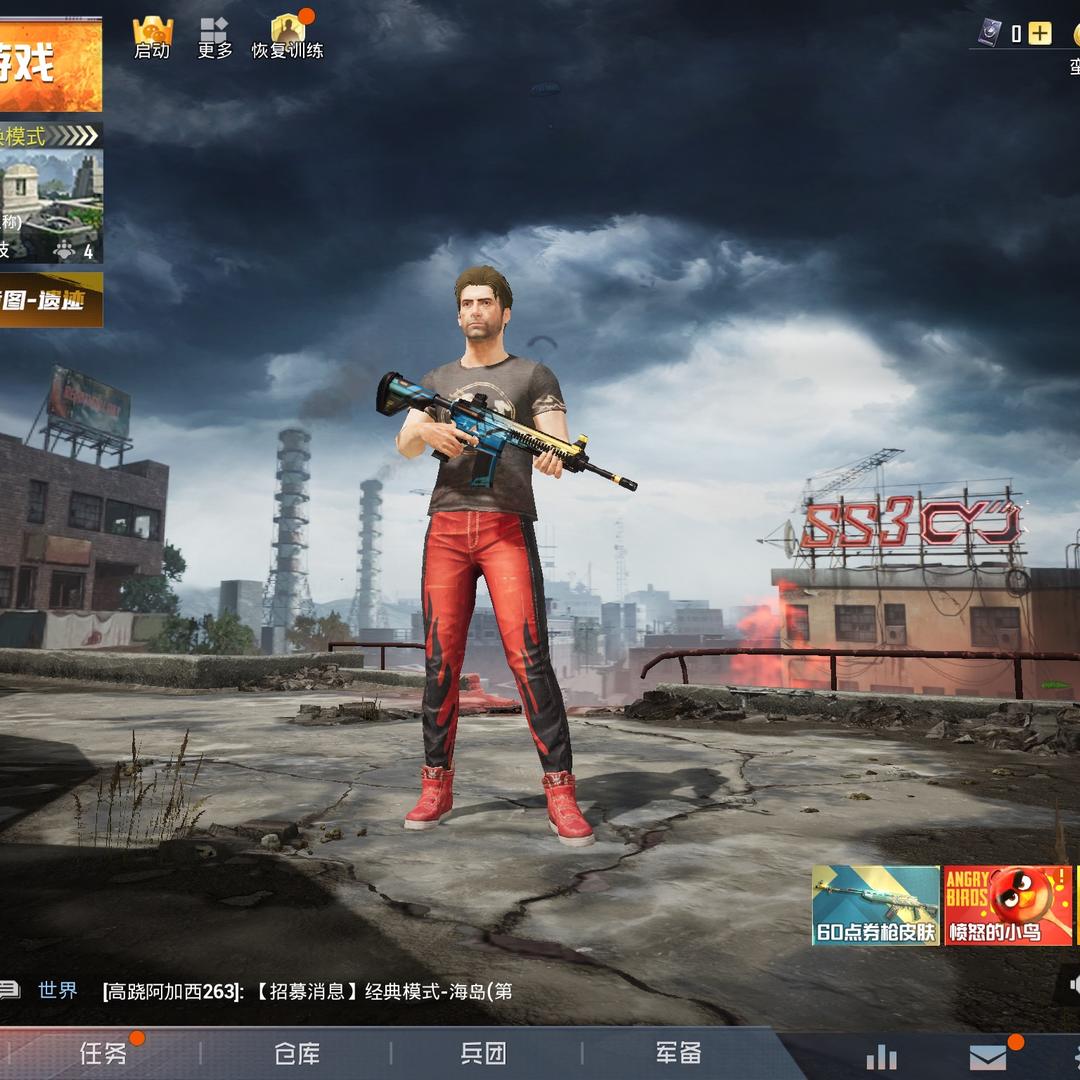
Task: Switch to the 任务 missions tab
Action: (104, 1053)
